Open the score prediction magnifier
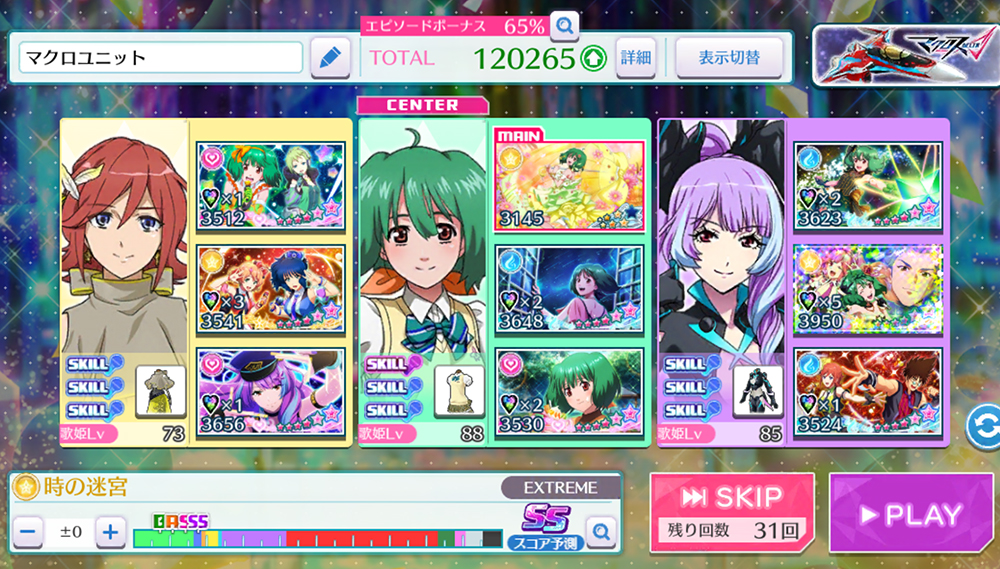The height and width of the screenshot is (569, 1000). pyautogui.click(x=600, y=533)
